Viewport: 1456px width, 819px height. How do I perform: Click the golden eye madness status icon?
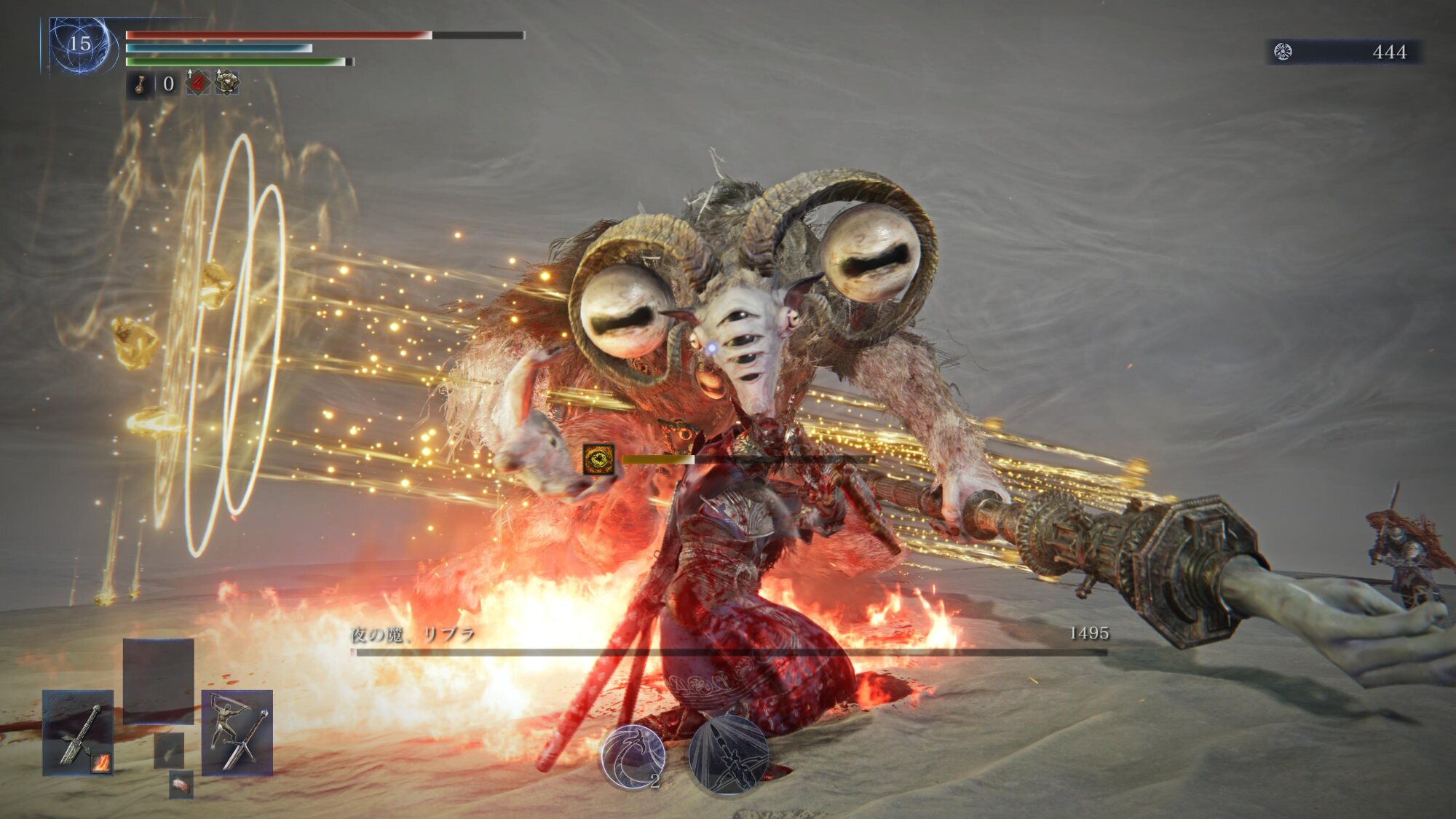pos(598,459)
